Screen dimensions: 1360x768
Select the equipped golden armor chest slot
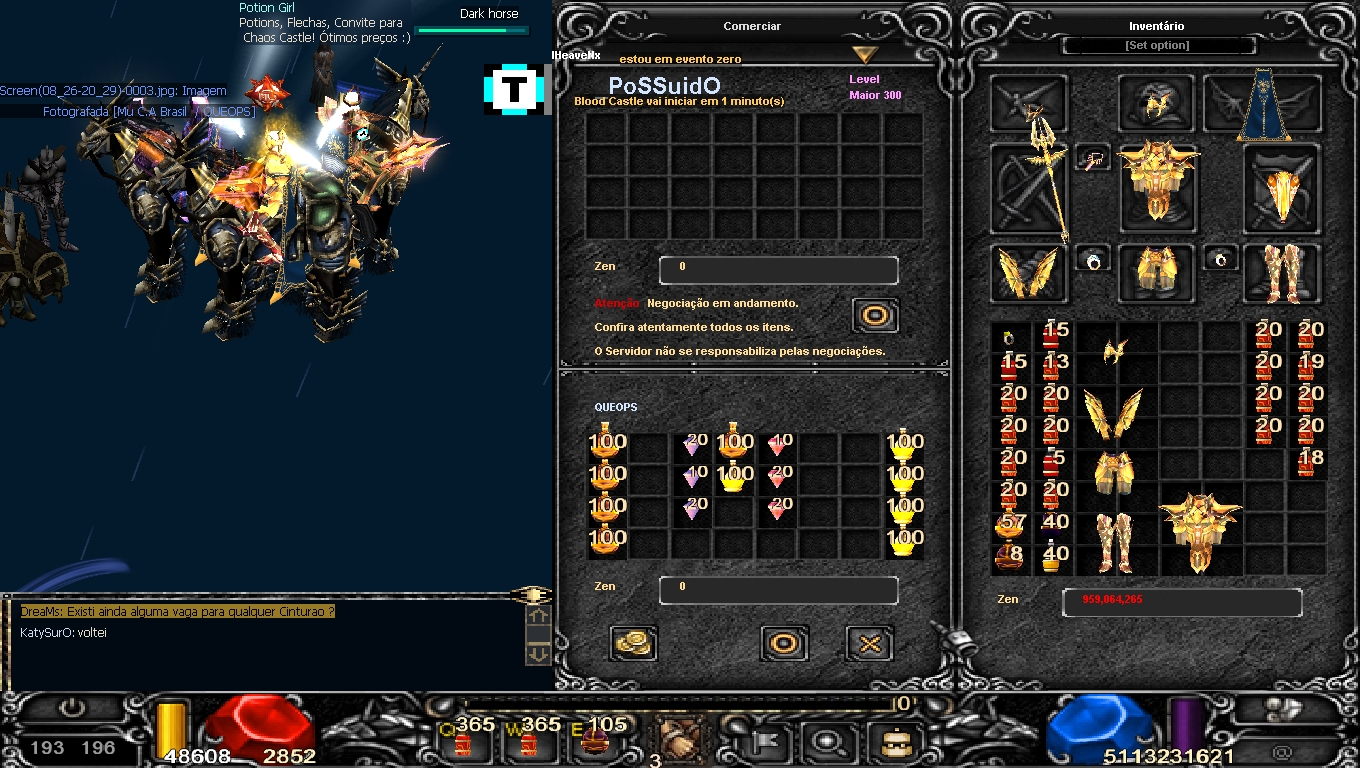click(x=1157, y=180)
